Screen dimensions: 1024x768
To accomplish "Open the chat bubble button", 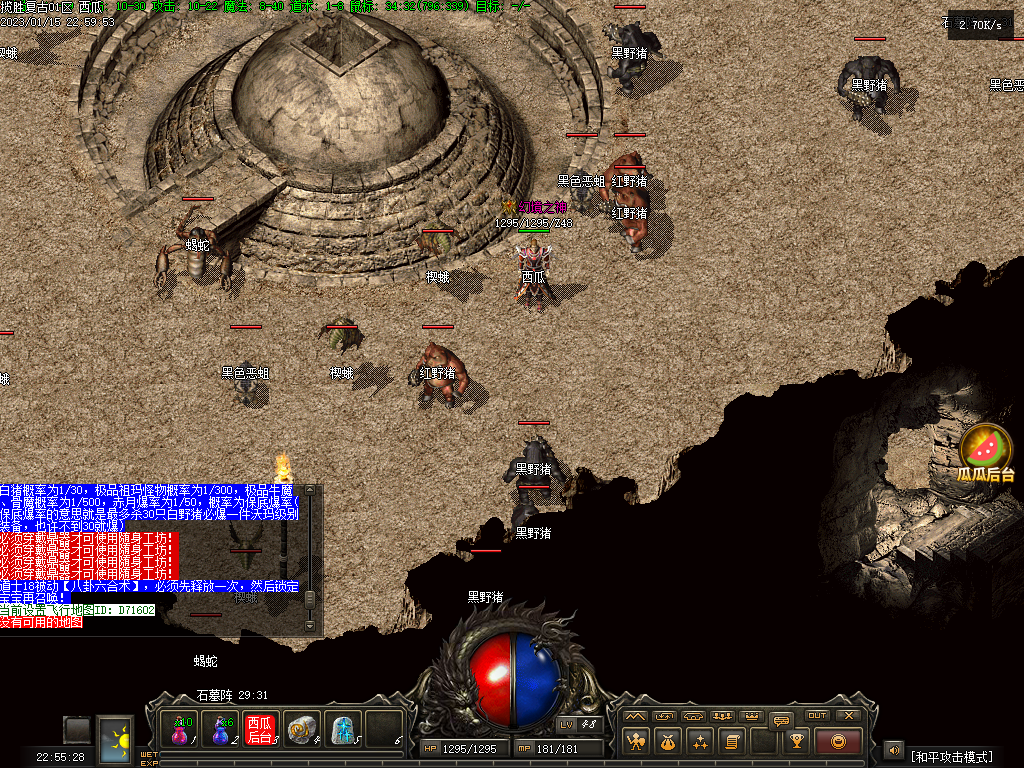I will point(782,719).
